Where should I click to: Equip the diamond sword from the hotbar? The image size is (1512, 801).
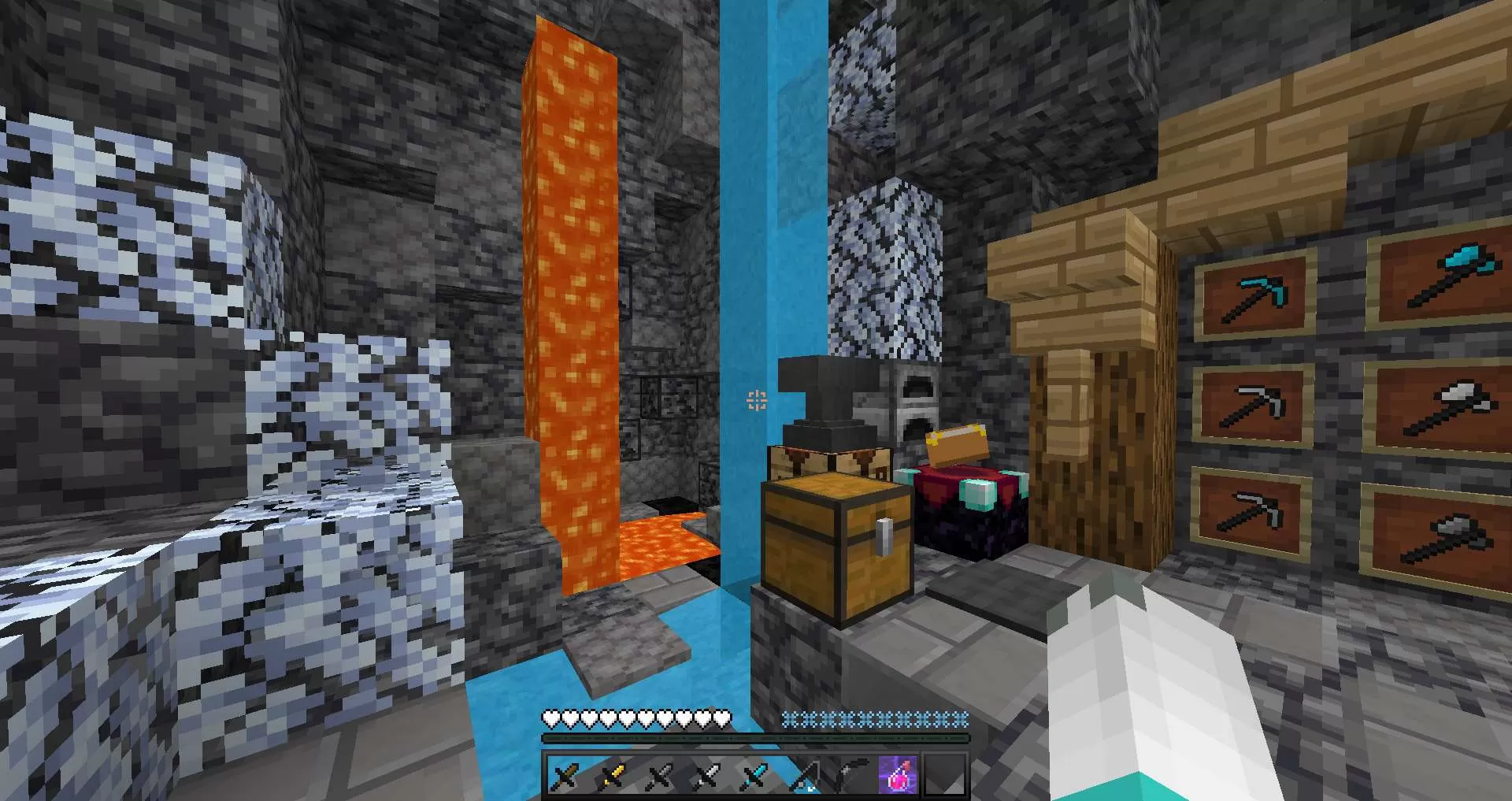(x=754, y=777)
